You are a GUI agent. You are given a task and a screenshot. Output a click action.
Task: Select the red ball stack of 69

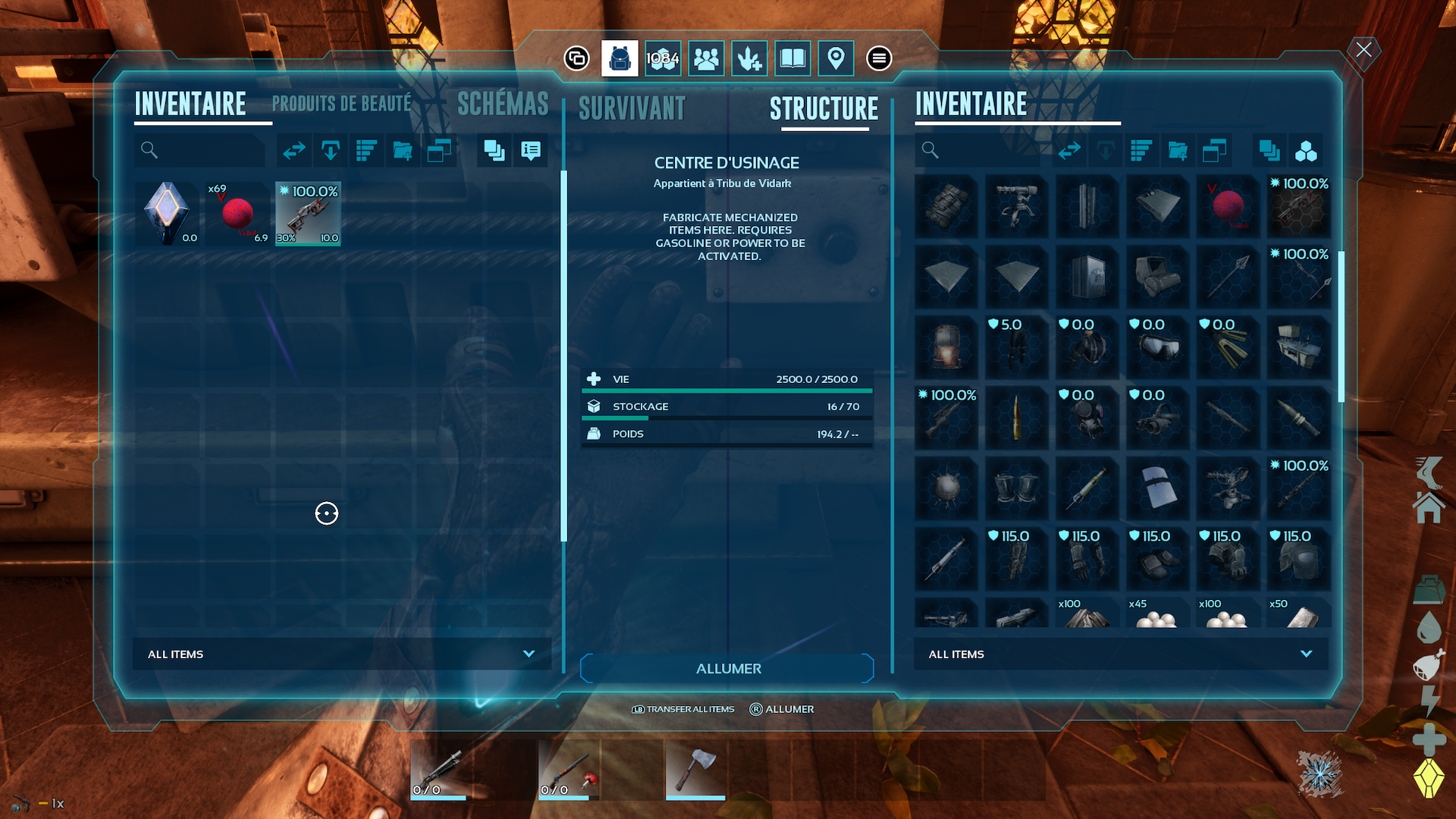237,213
